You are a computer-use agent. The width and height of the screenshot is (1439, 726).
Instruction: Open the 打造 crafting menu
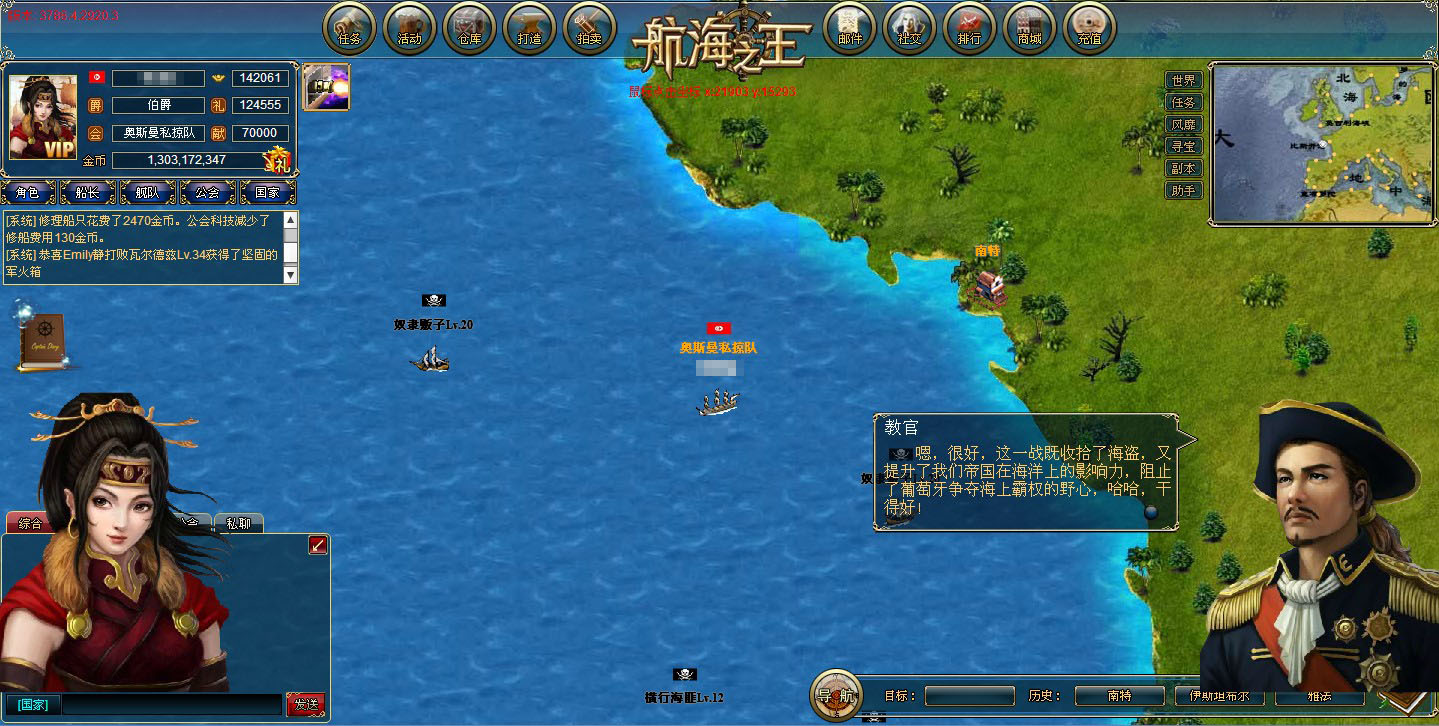click(x=529, y=29)
